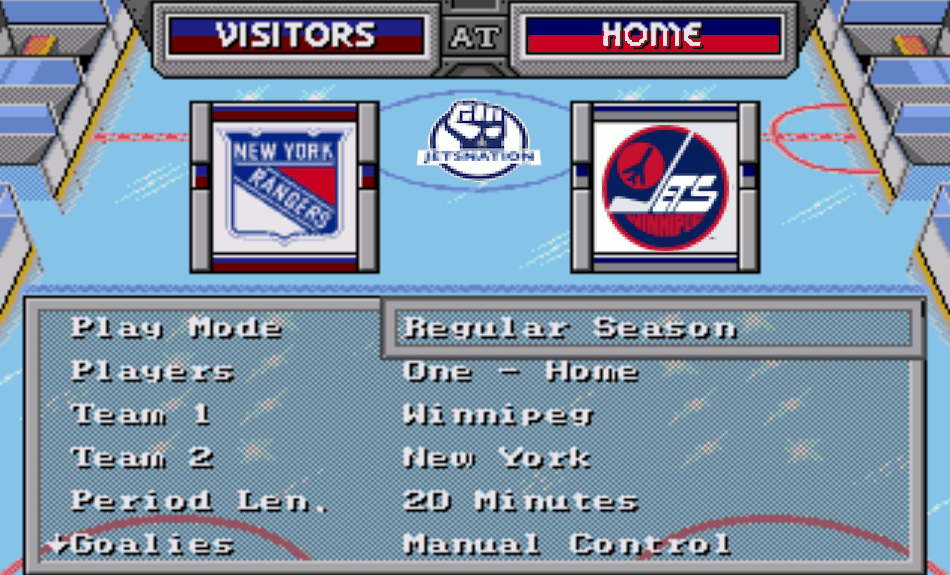Viewport: 950px width, 575px height.
Task: Click the Home banner
Action: pos(652,36)
